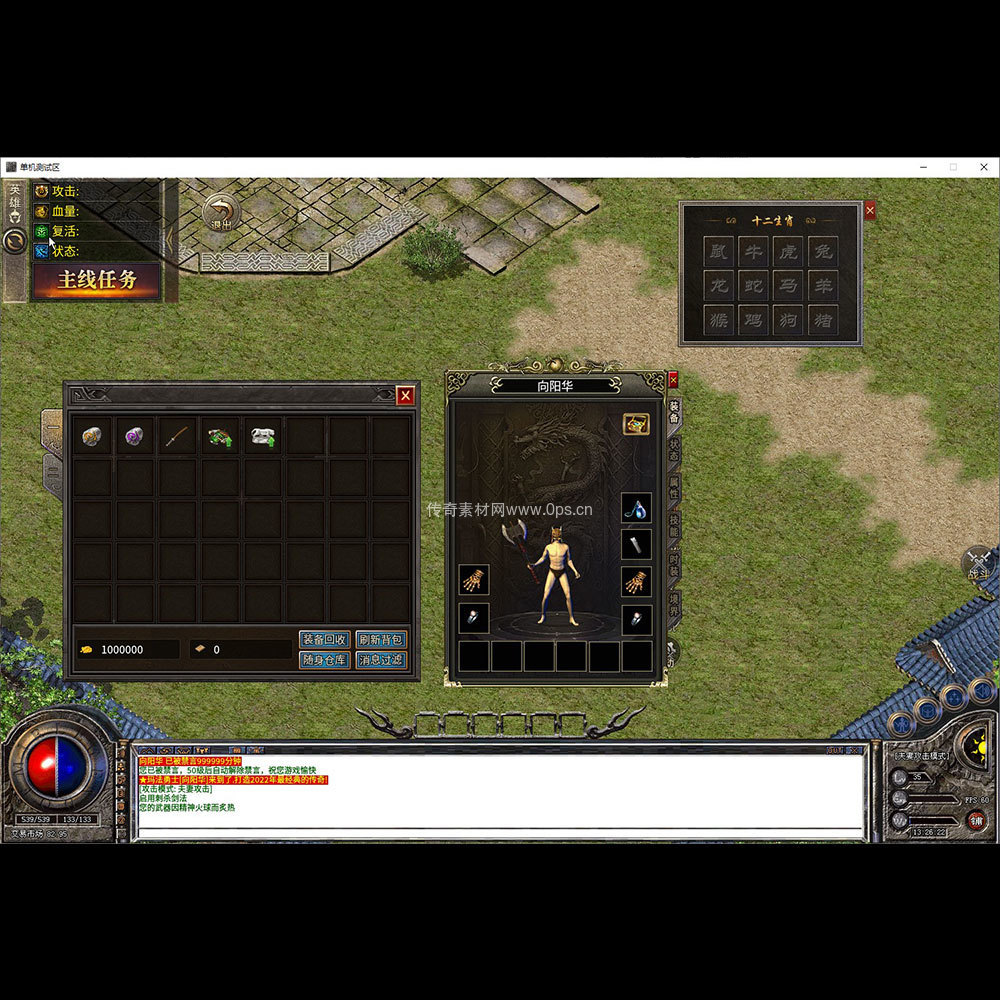Close the character equipment window

click(x=673, y=380)
